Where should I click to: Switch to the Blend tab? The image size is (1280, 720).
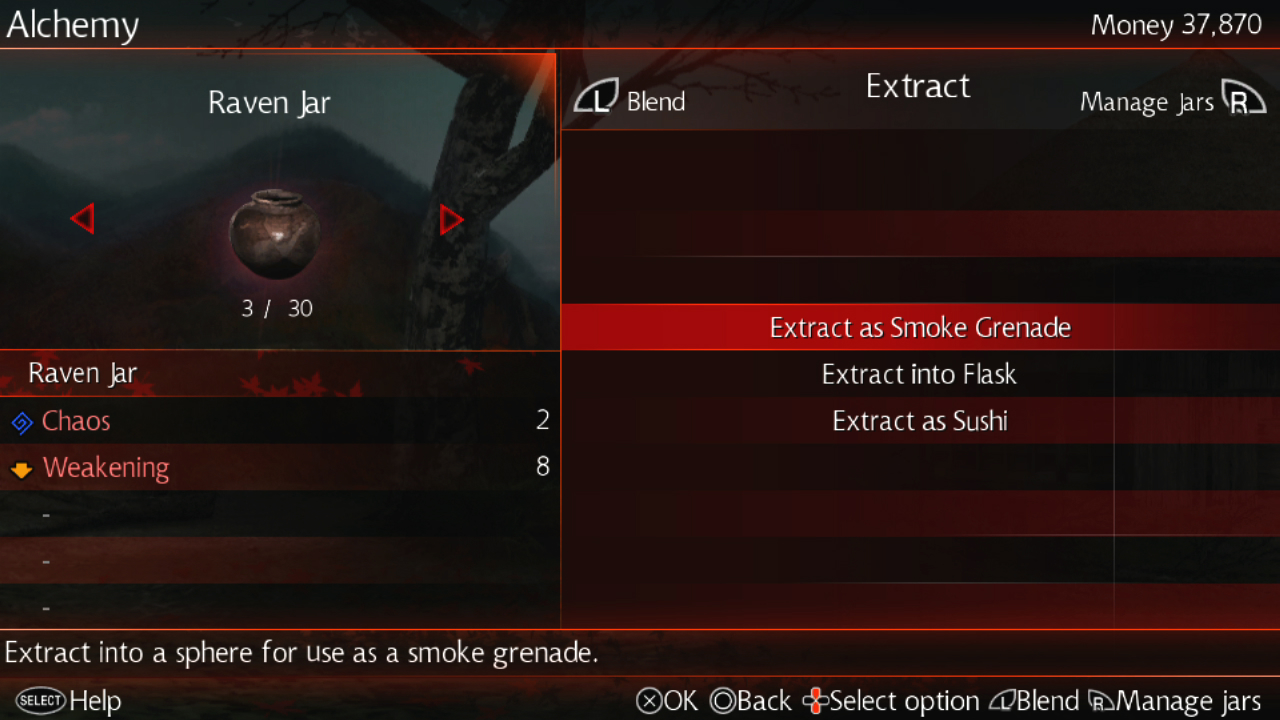(x=630, y=100)
